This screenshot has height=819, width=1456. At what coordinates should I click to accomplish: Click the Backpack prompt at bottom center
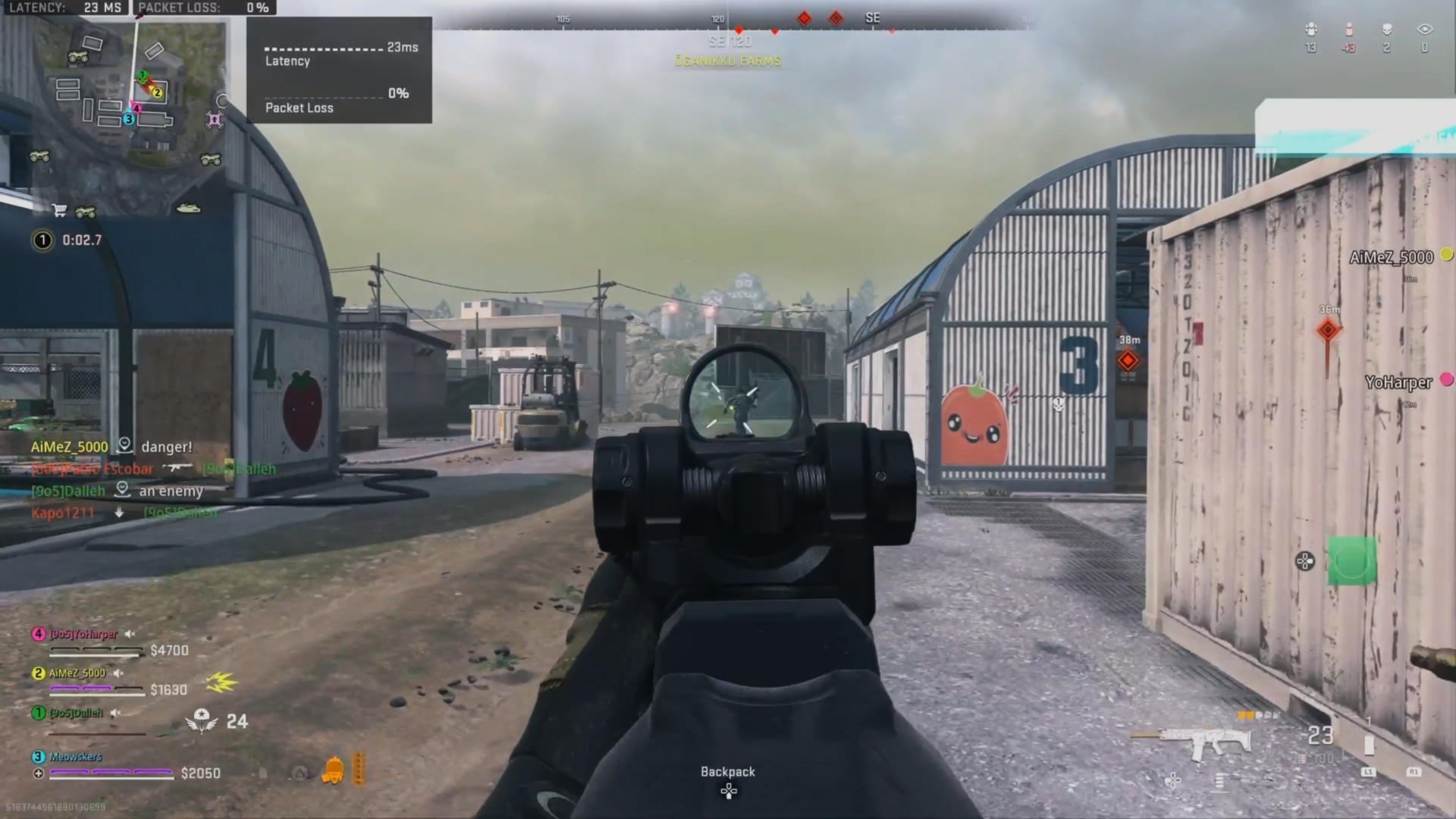click(x=726, y=772)
